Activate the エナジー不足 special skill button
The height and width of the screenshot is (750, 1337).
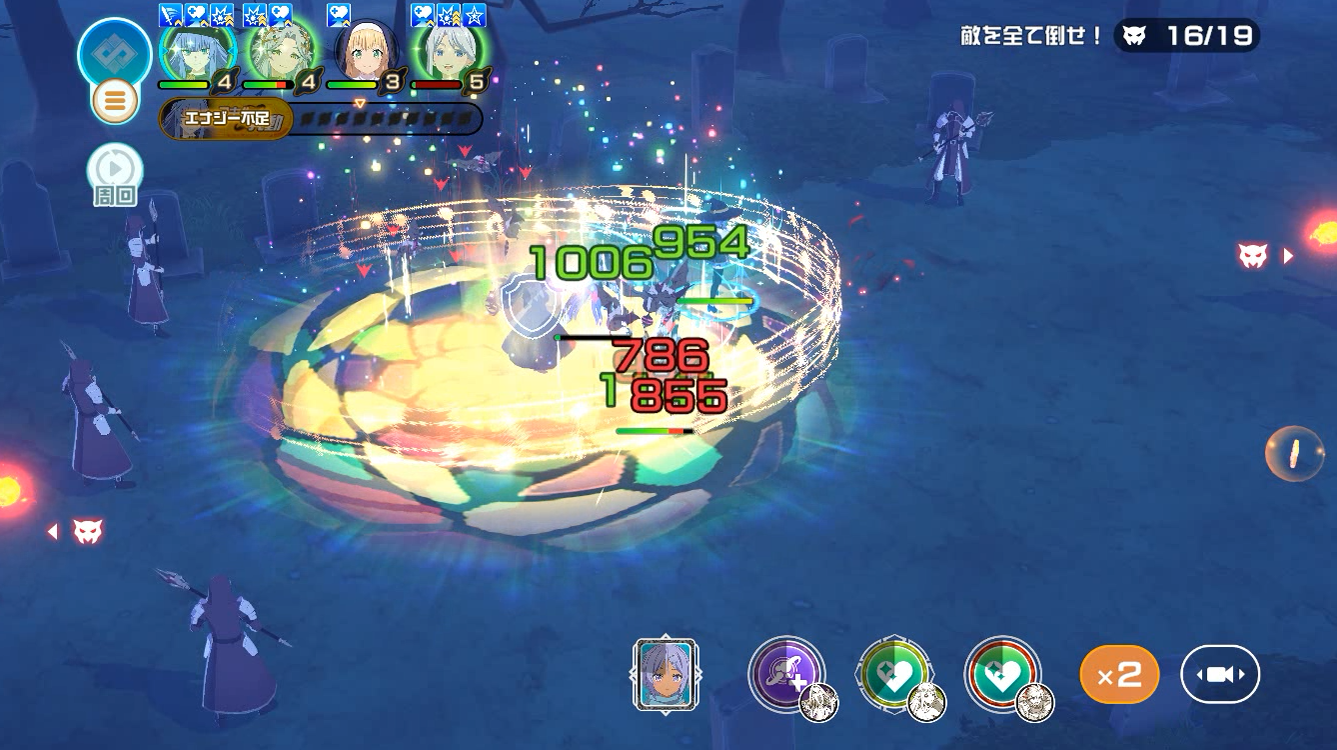(x=226, y=119)
